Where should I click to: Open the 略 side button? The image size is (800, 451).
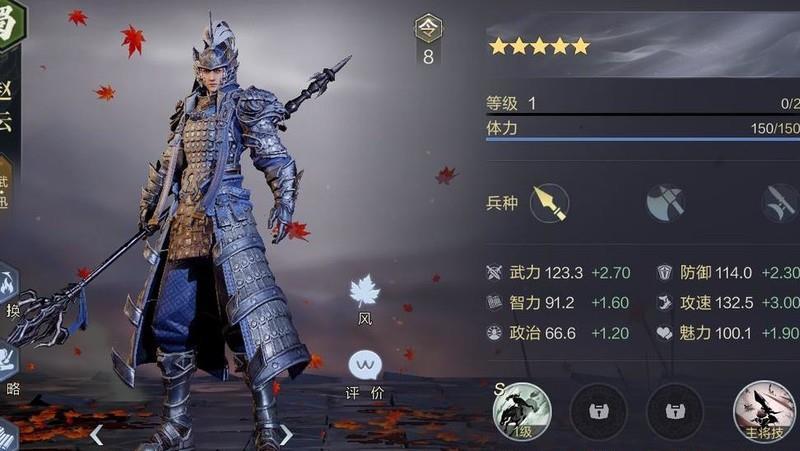pos(10,366)
